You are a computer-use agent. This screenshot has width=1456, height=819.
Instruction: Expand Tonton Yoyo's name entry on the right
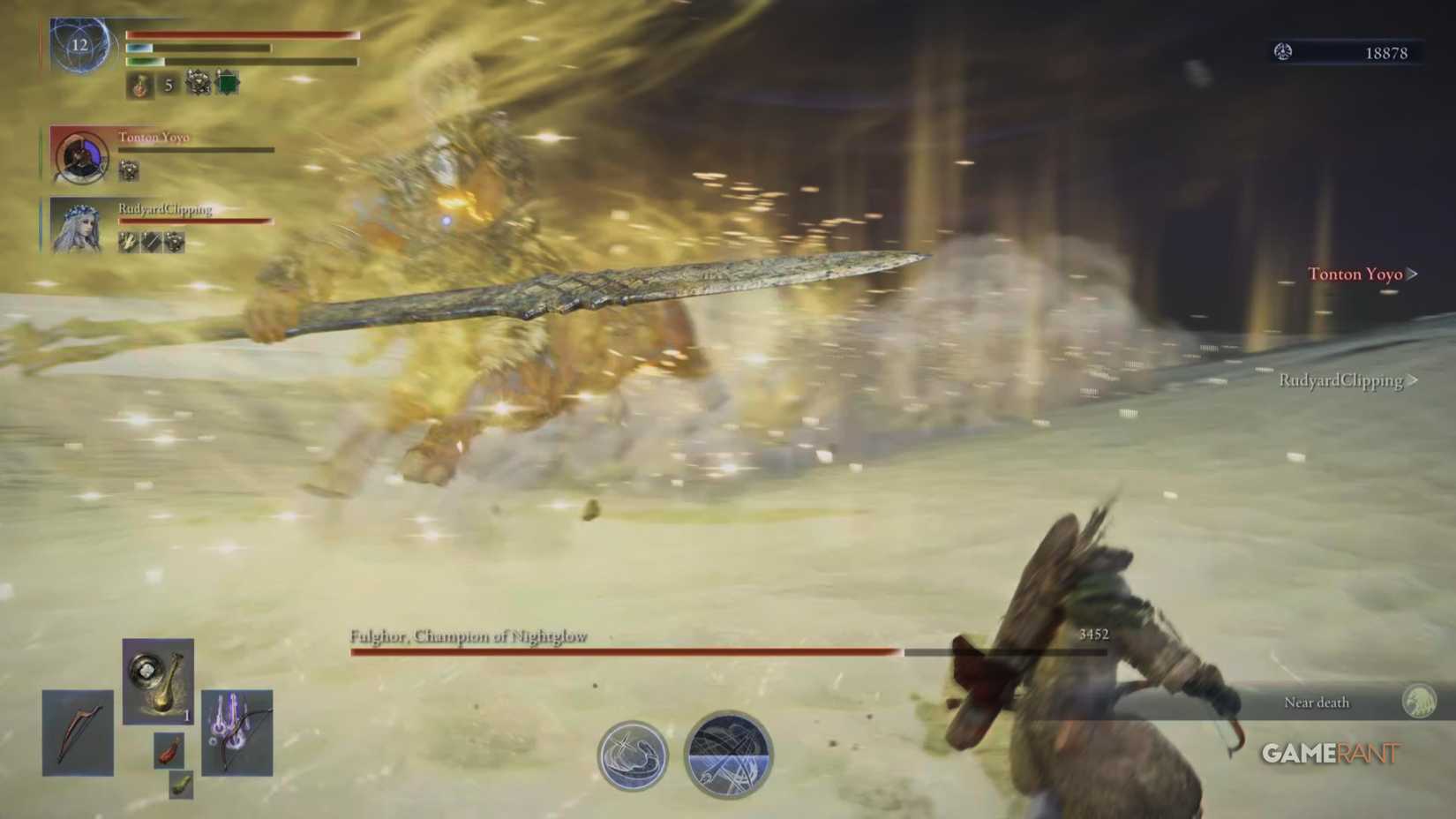click(1356, 274)
